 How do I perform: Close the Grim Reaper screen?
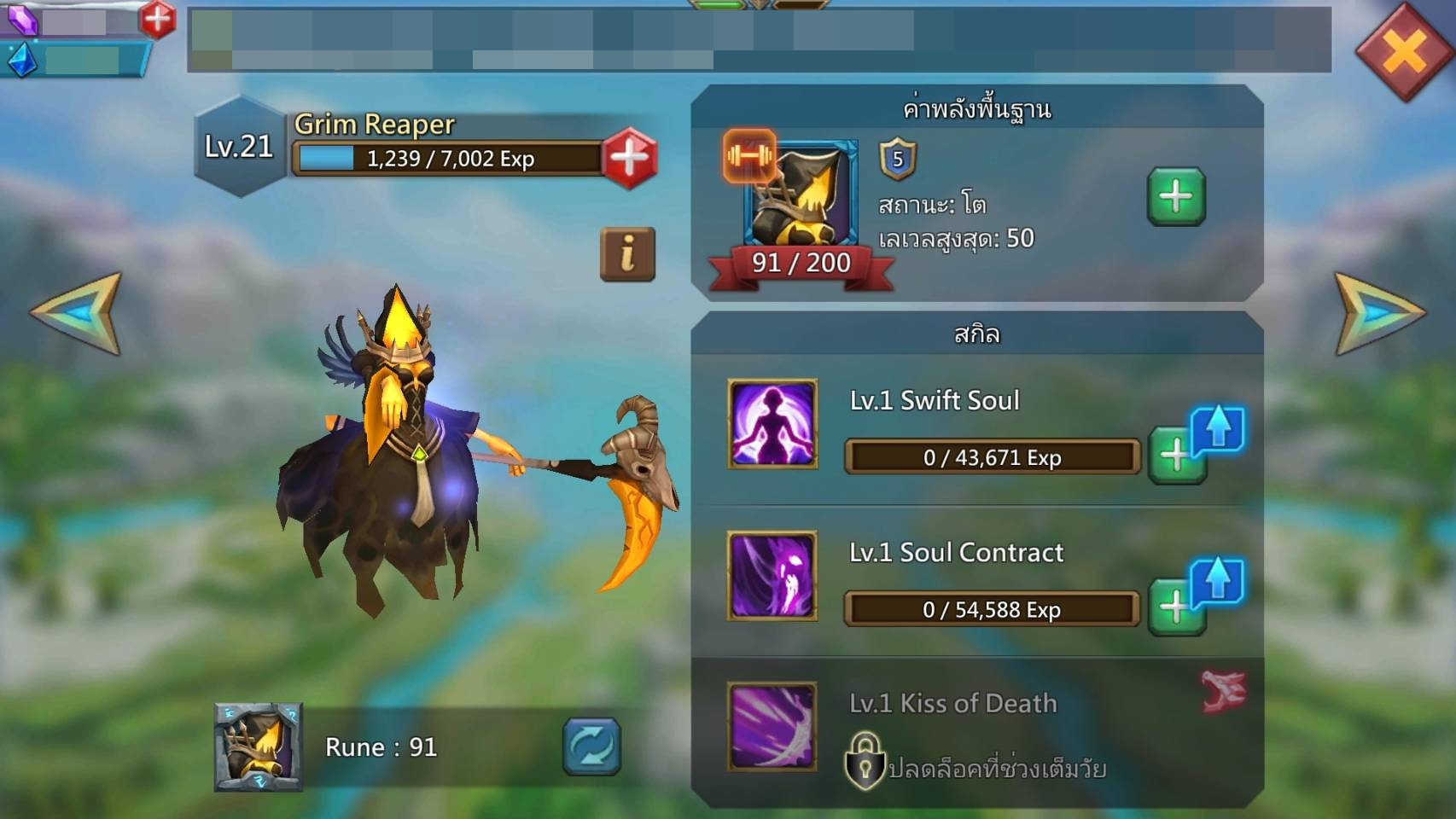pyautogui.click(x=1404, y=51)
